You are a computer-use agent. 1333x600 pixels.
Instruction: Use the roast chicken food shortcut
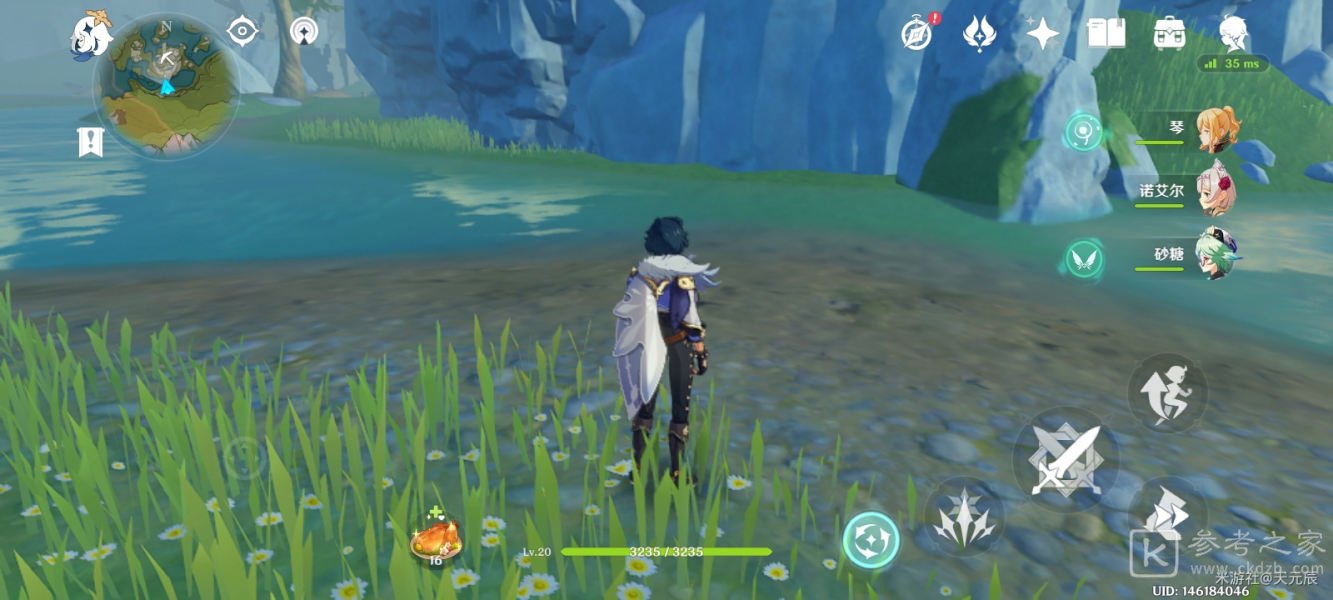click(x=436, y=541)
